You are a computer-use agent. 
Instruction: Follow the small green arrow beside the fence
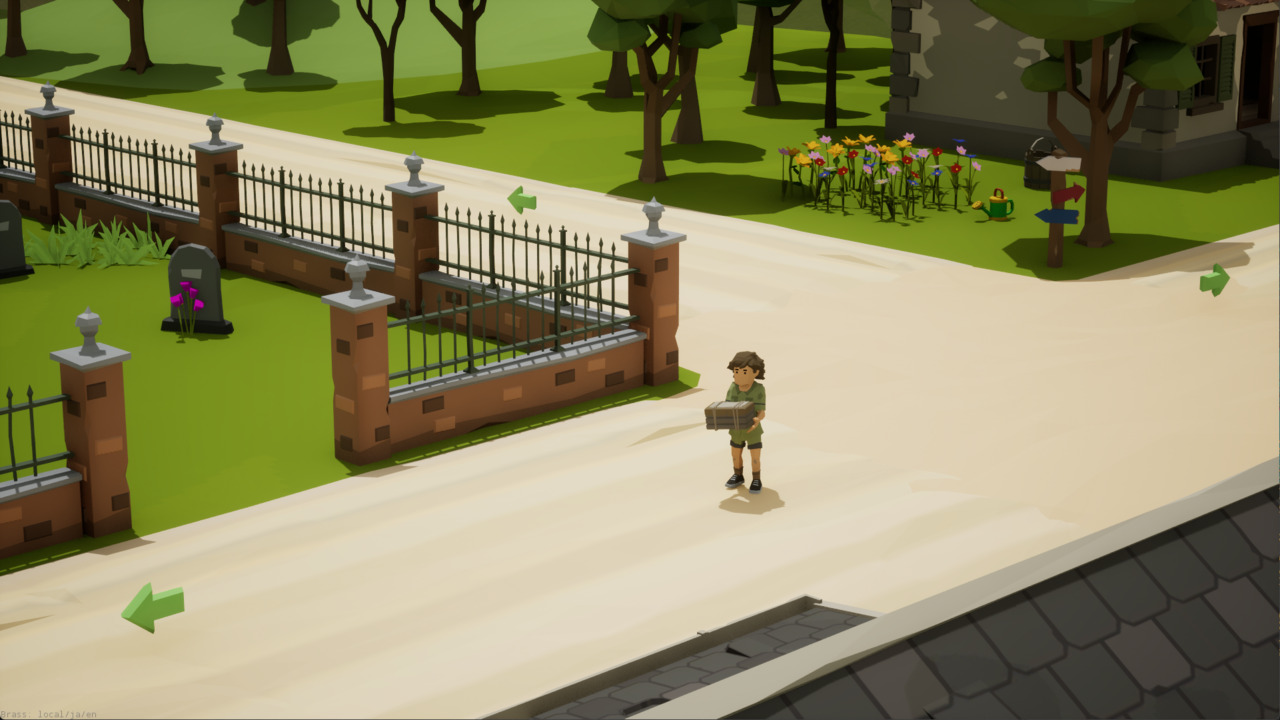click(522, 200)
